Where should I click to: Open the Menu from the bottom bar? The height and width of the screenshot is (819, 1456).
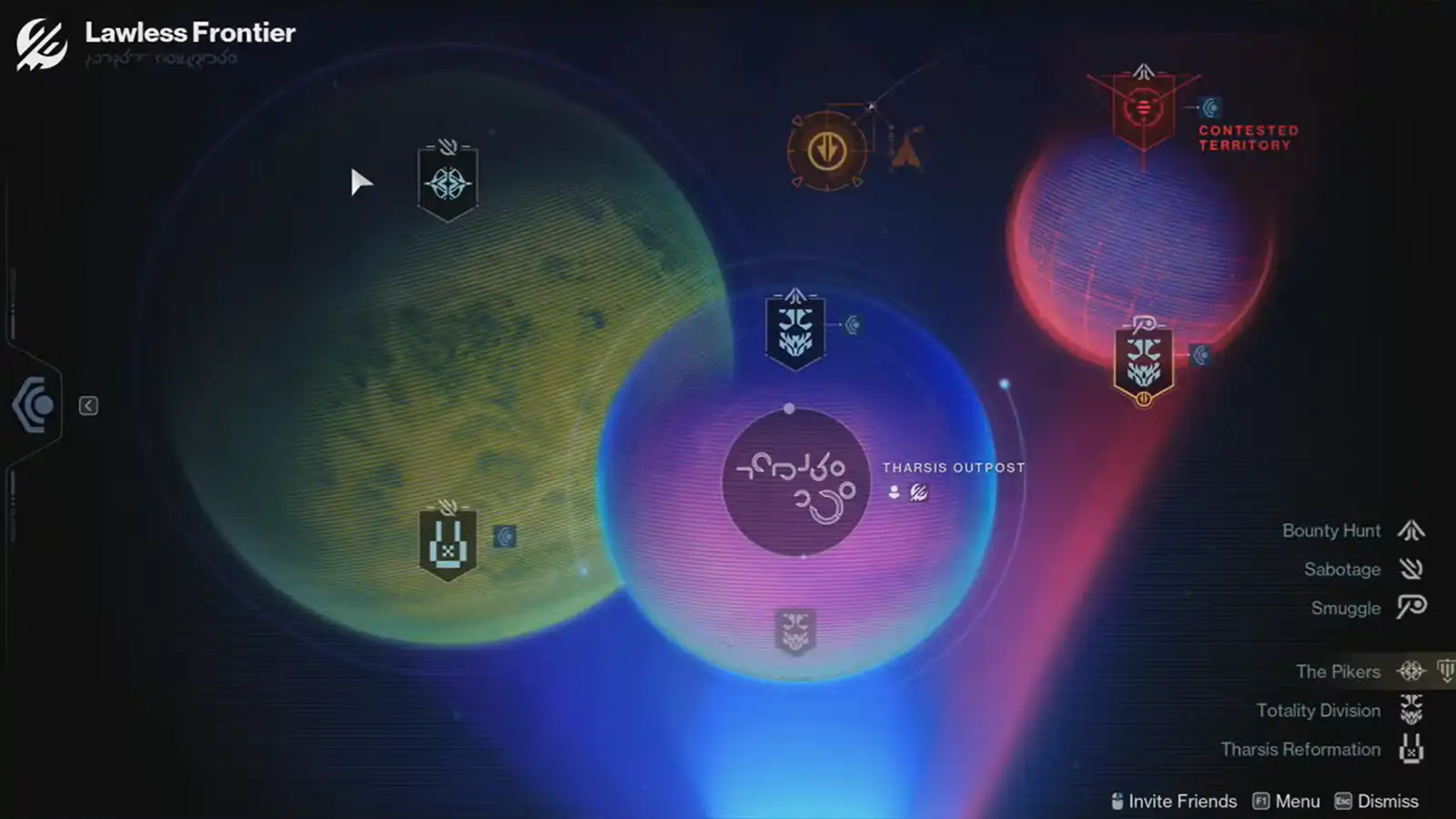1296,801
